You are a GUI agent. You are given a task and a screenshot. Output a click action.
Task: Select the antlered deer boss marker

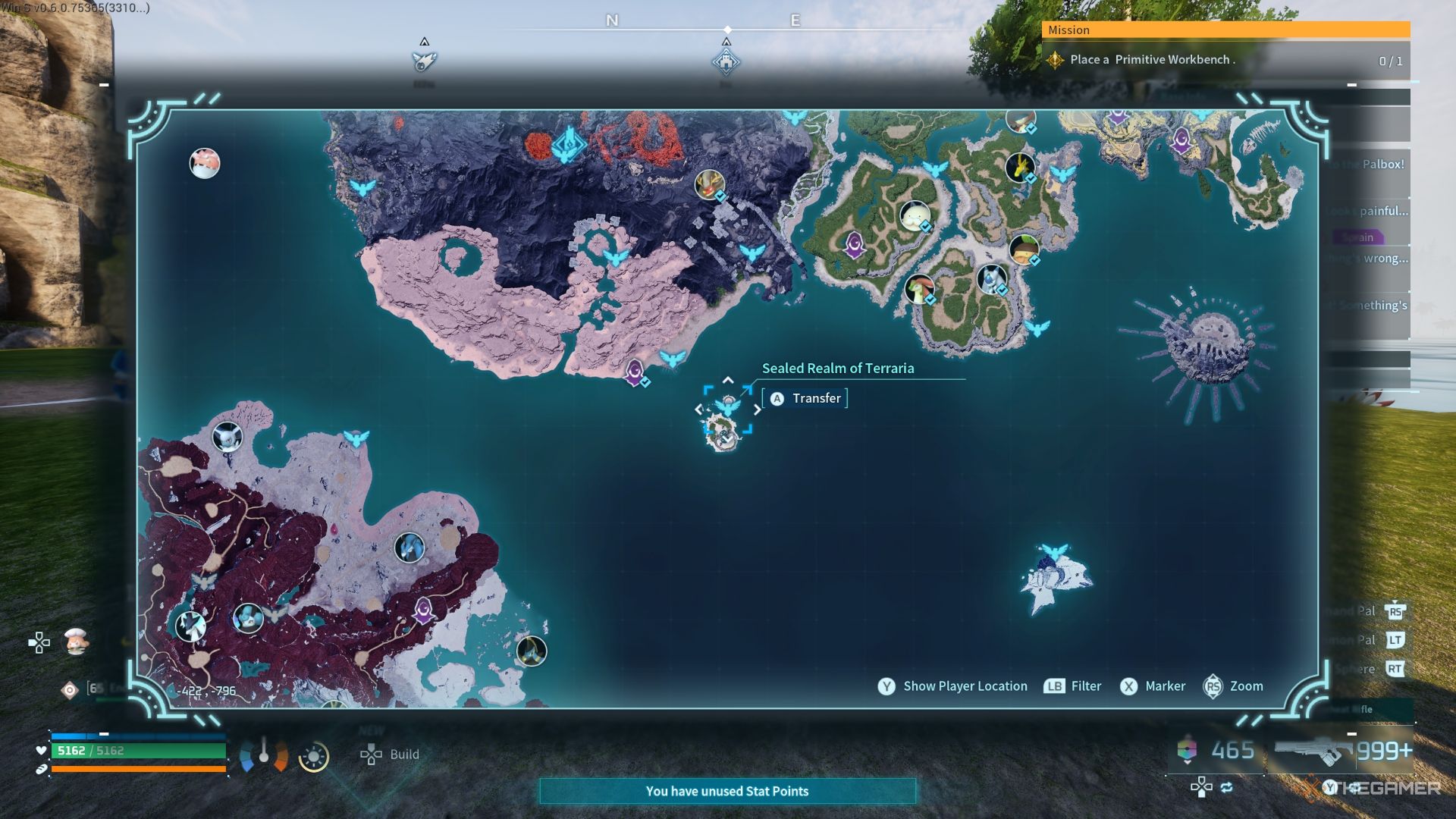(x=710, y=184)
